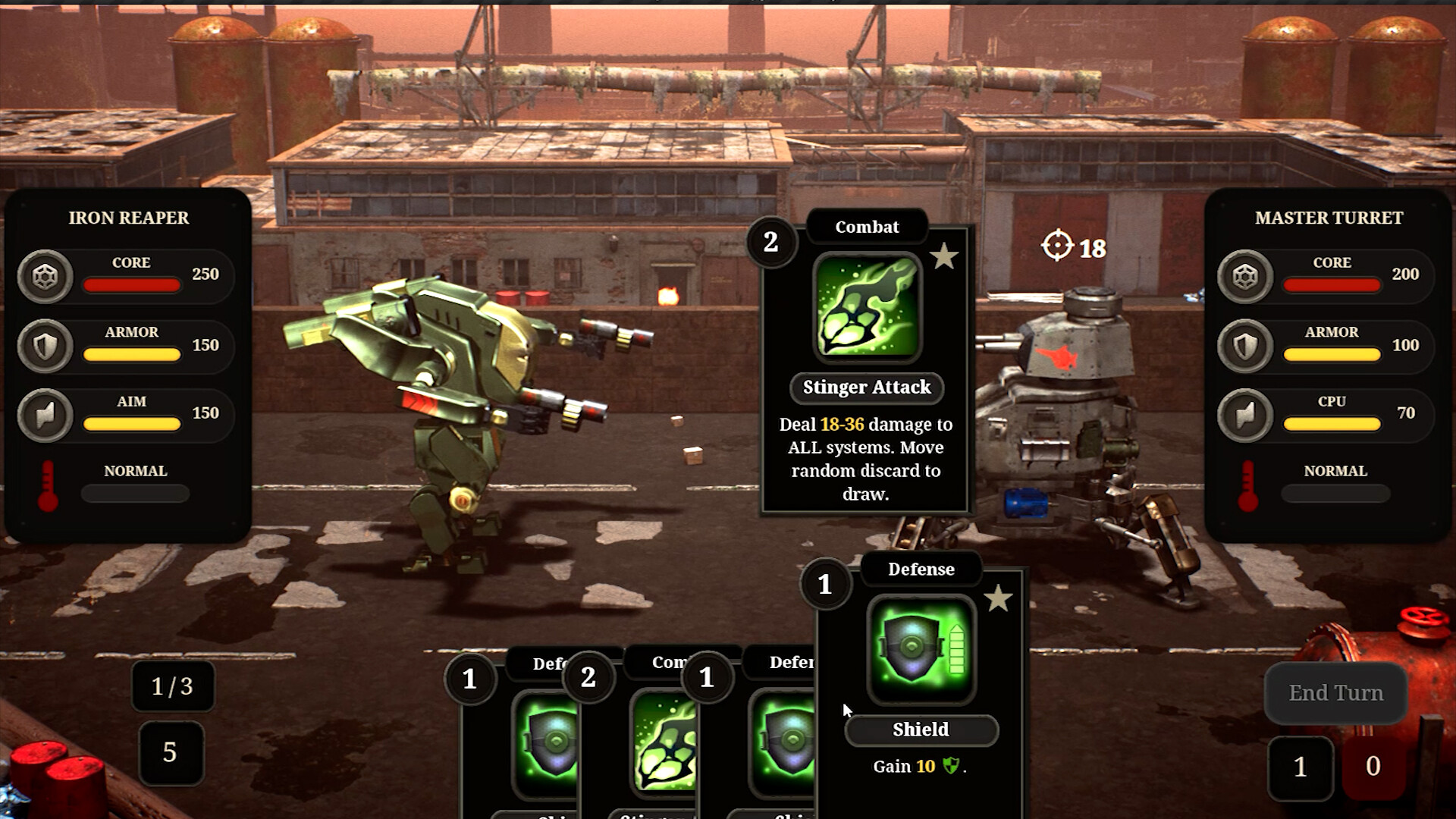
Task: Click the Iron Reaper Aim icon
Action: coord(45,415)
